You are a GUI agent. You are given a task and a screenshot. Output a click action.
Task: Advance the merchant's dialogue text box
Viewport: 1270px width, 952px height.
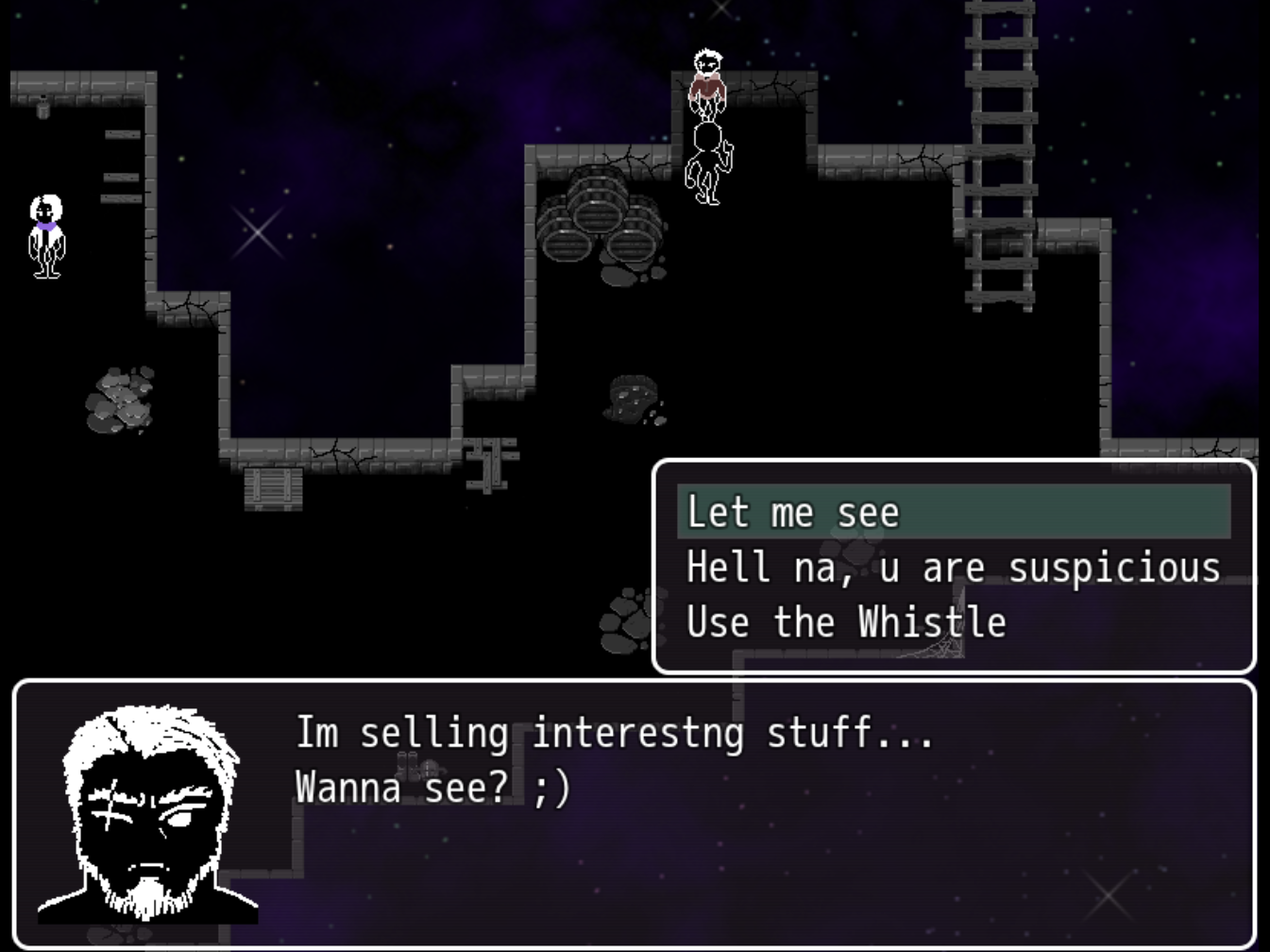pos(635,812)
